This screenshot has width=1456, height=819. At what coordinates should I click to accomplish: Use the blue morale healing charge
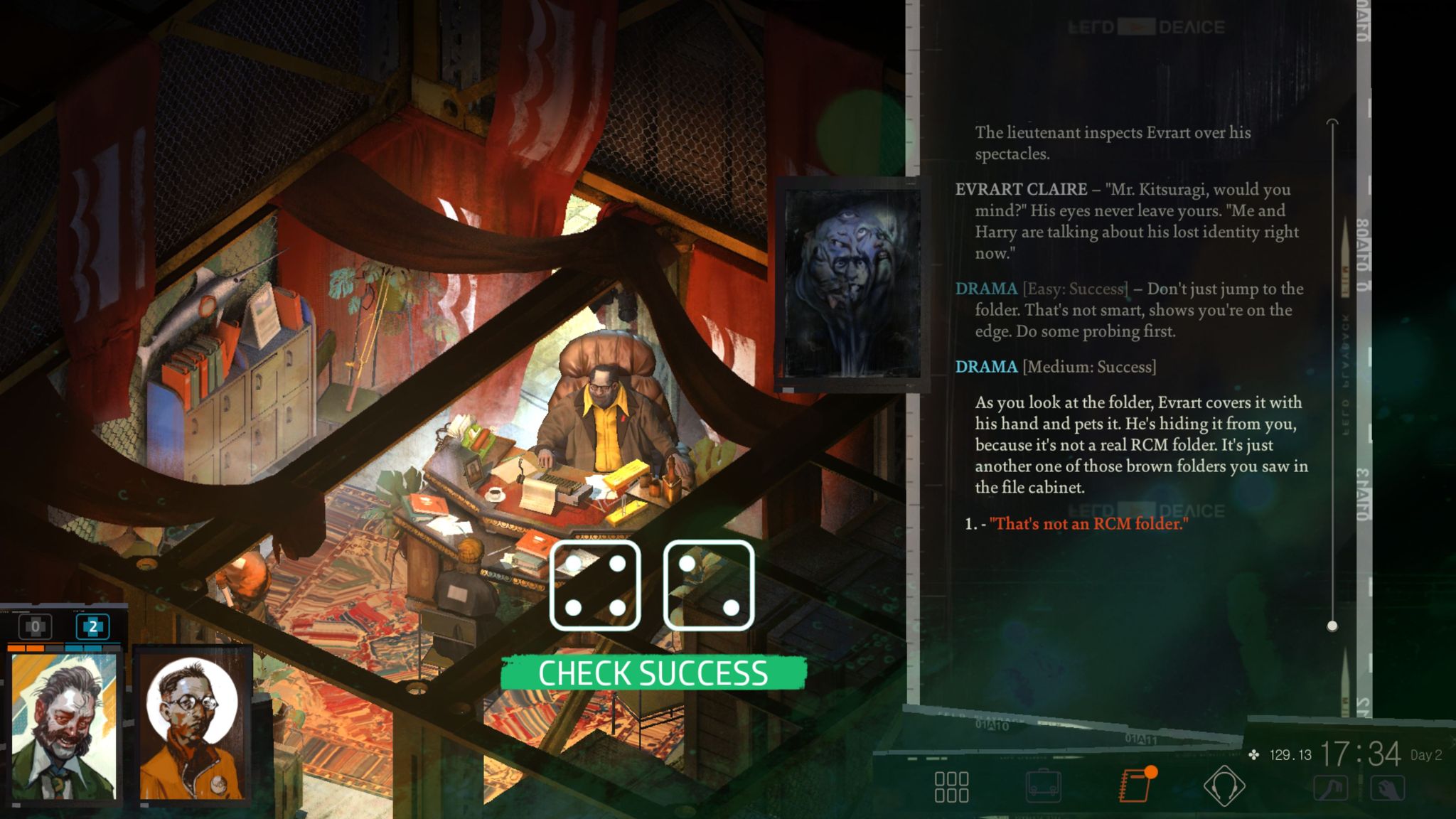coord(92,627)
